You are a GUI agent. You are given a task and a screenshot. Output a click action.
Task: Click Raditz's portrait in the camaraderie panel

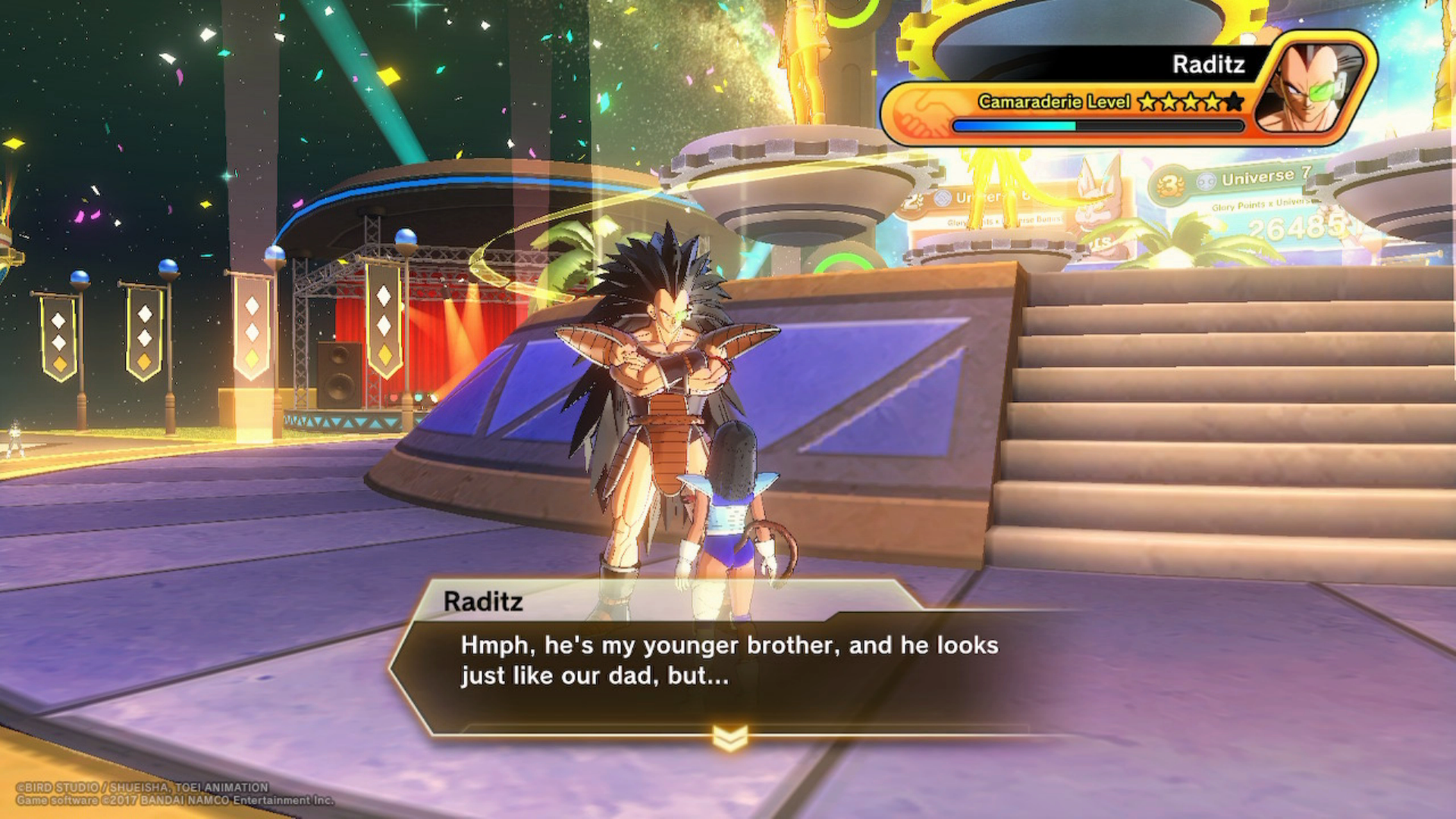[x=1311, y=87]
